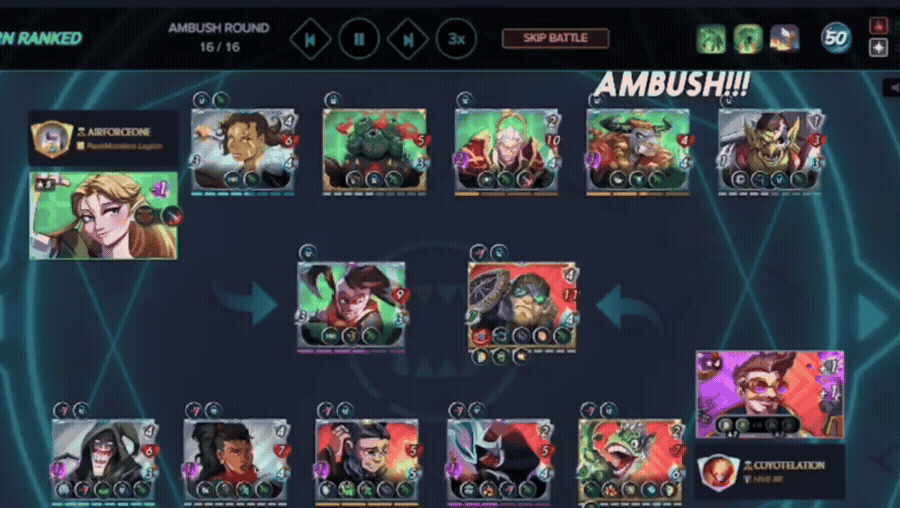View the second green battle ruleset icon

coord(748,39)
